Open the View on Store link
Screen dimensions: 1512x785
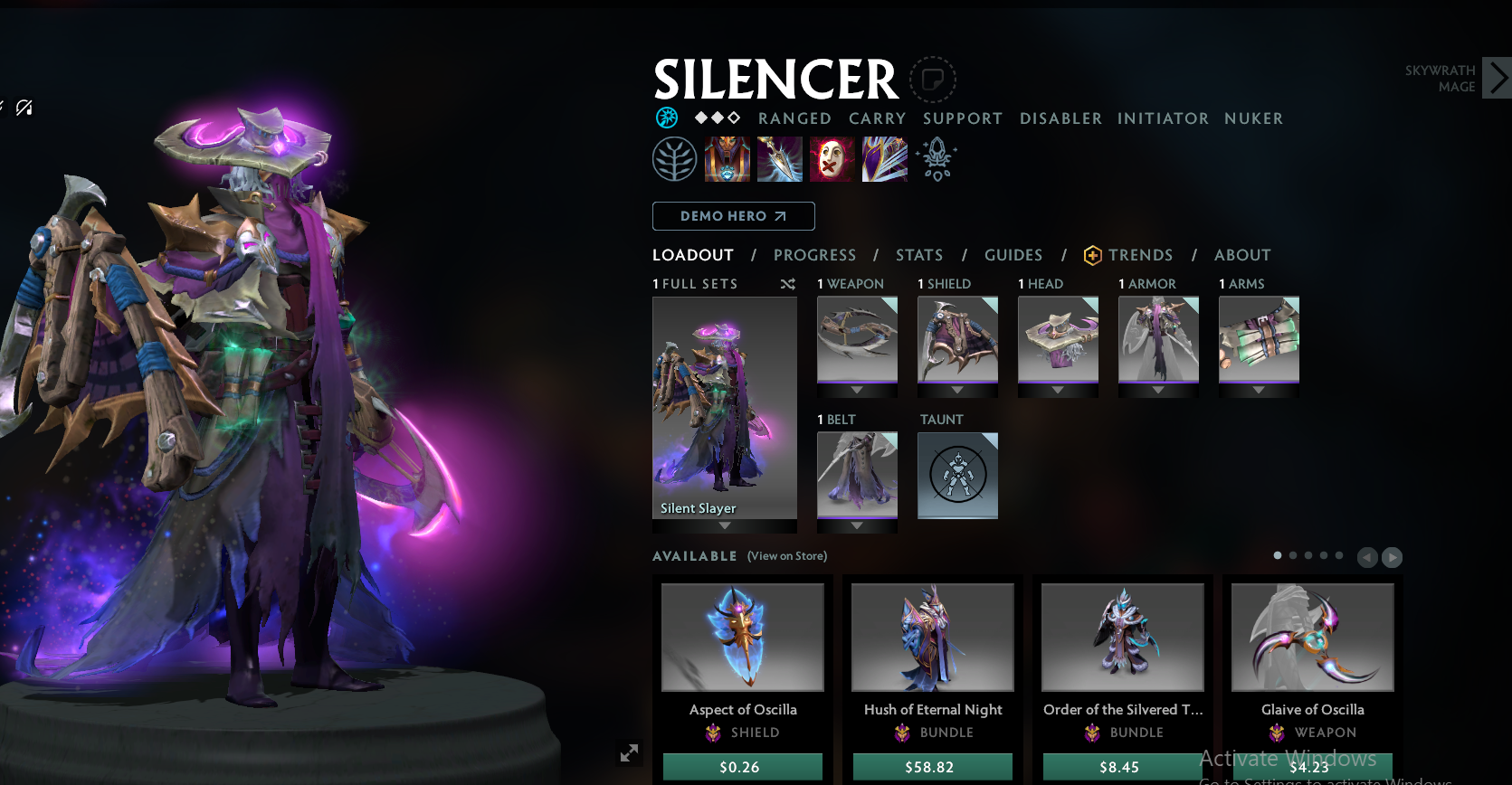tap(786, 556)
